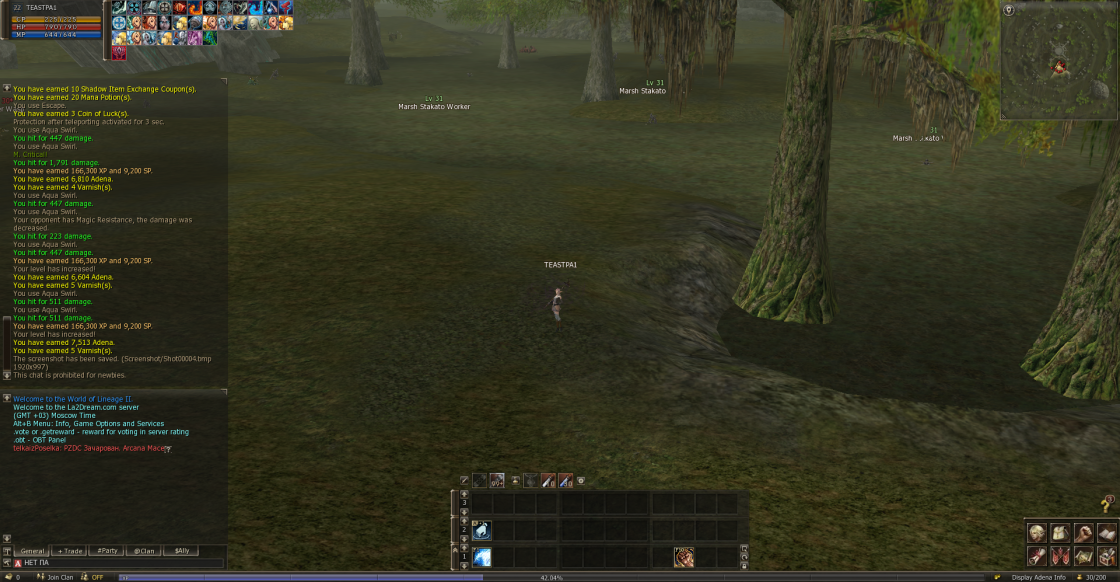
Task: Switch to the @Clan chat tab
Action: click(x=144, y=551)
